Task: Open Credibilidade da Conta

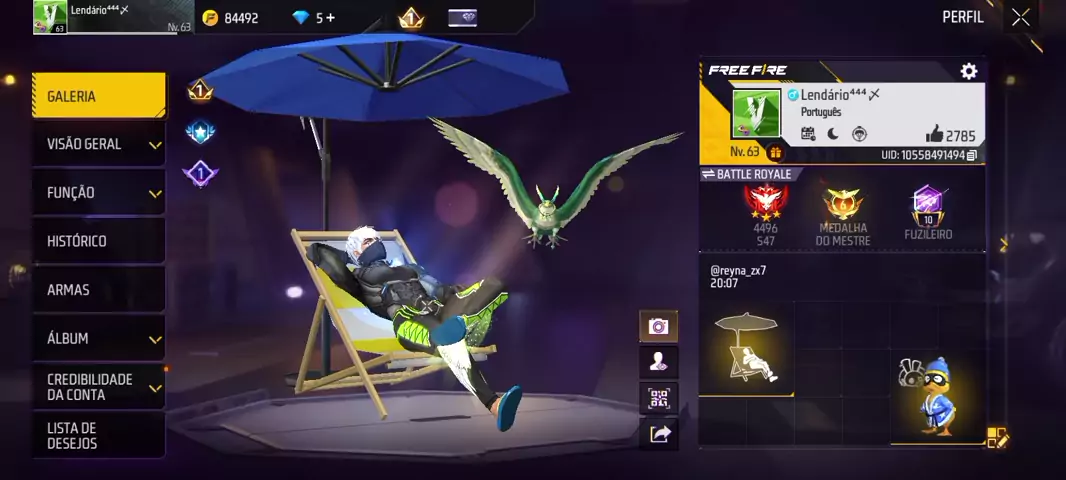Action: point(98,387)
